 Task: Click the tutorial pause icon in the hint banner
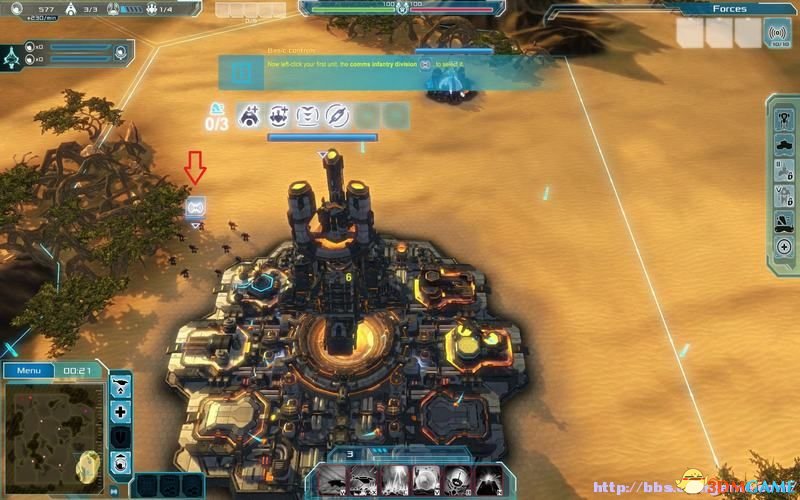pyautogui.click(x=241, y=73)
